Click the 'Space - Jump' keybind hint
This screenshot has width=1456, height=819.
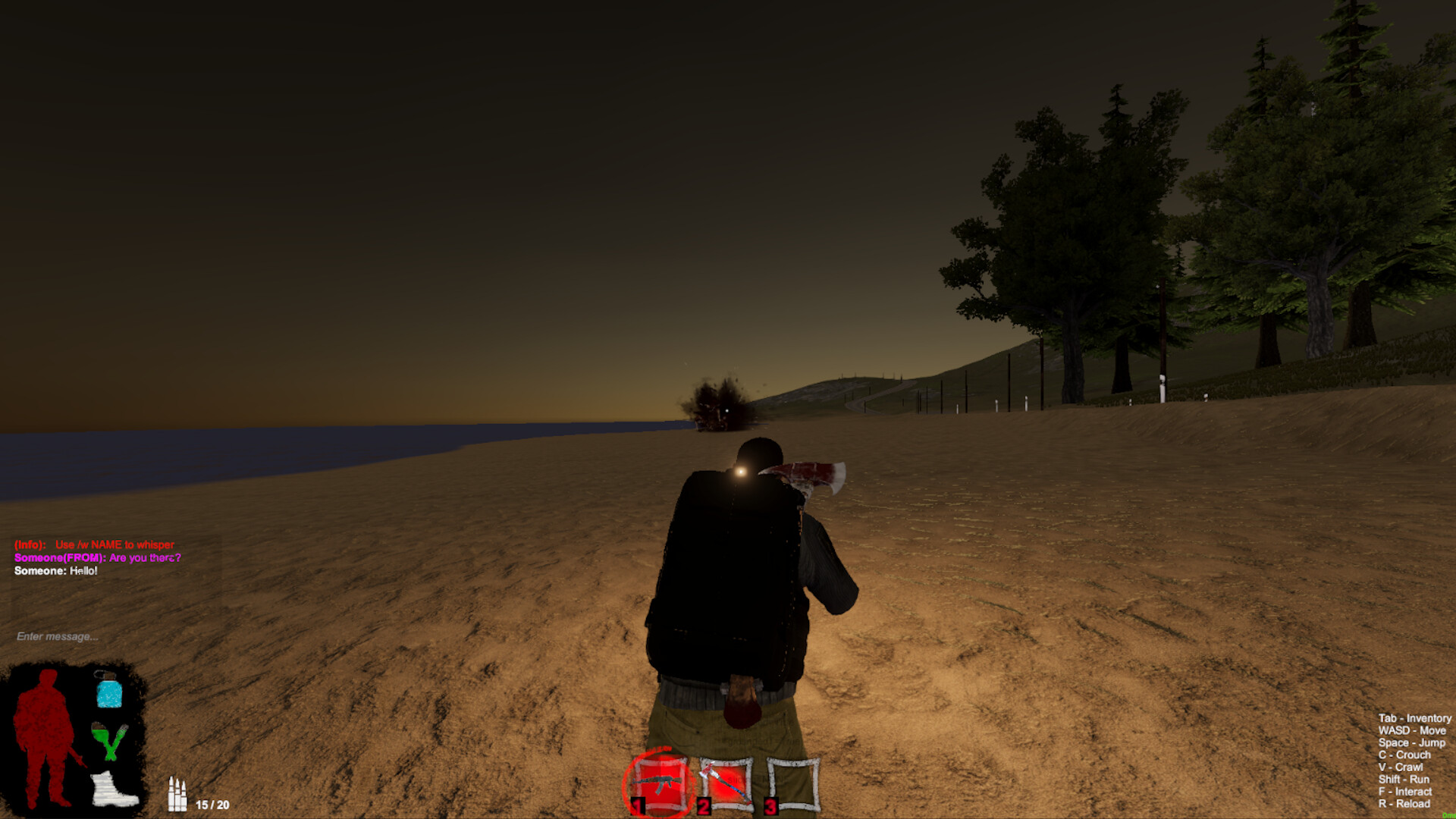tap(1408, 742)
